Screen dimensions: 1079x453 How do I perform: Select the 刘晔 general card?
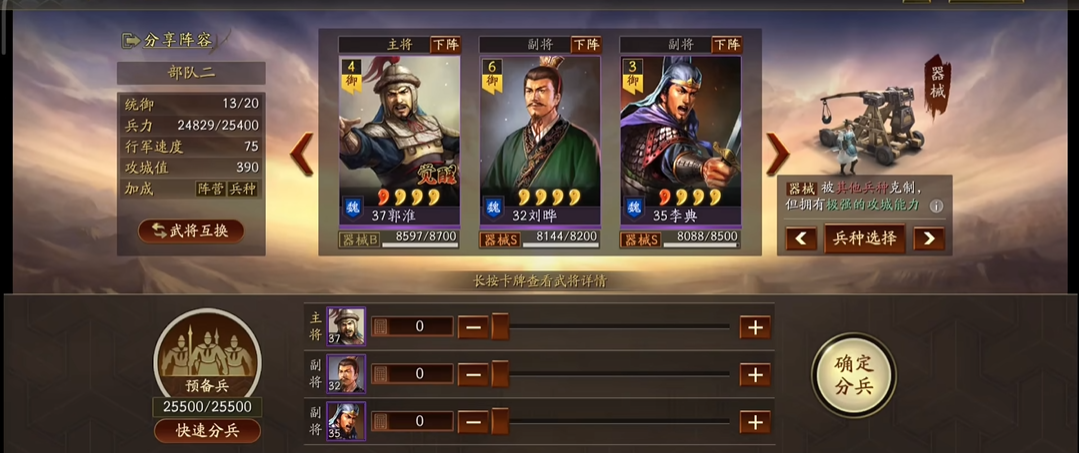click(x=540, y=135)
